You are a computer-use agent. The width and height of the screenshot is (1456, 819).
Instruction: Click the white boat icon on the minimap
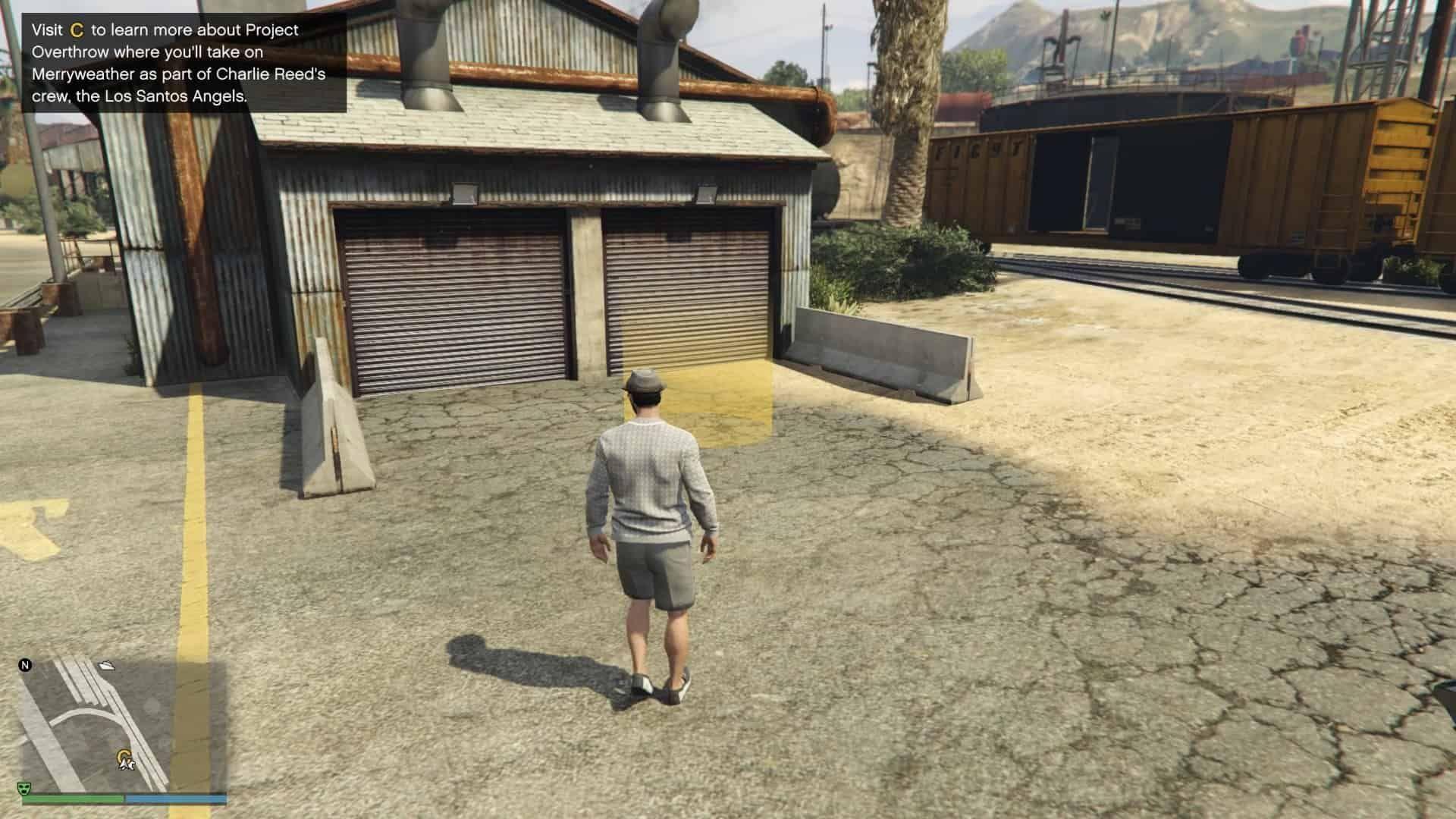pos(106,665)
